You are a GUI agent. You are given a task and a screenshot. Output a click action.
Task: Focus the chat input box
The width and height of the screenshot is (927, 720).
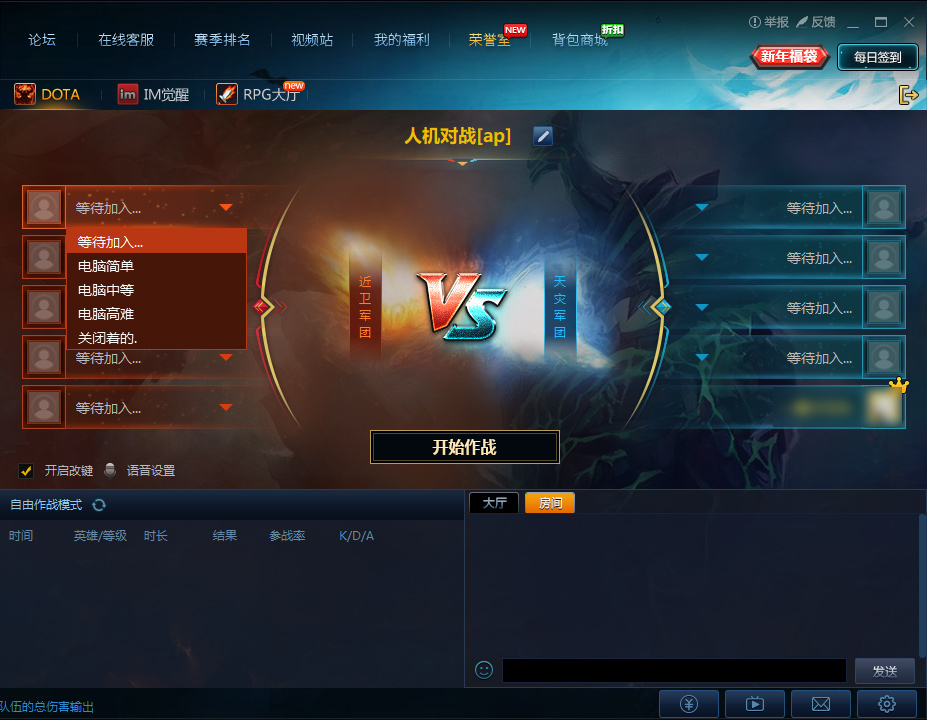point(674,670)
